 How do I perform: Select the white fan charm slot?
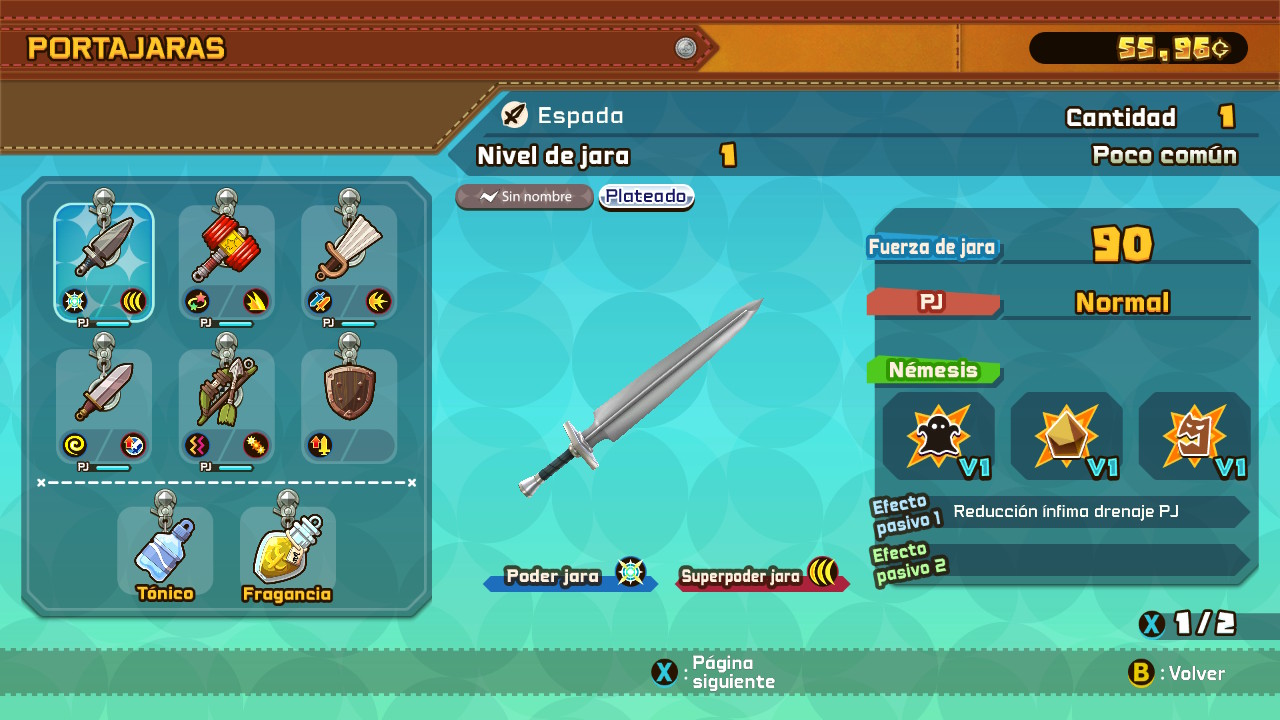(x=349, y=262)
